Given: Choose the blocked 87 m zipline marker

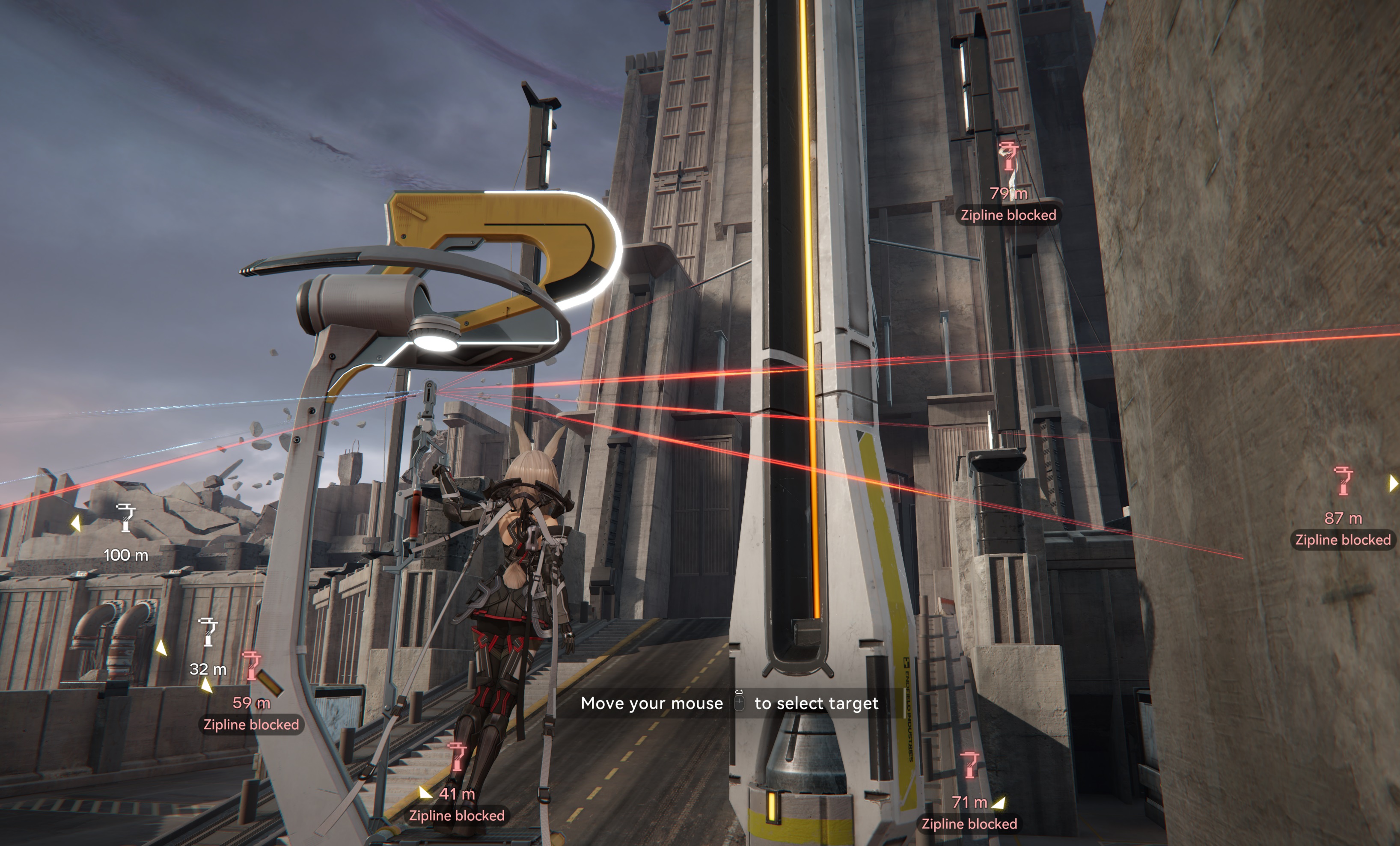Looking at the screenshot, I should click(x=1343, y=481).
